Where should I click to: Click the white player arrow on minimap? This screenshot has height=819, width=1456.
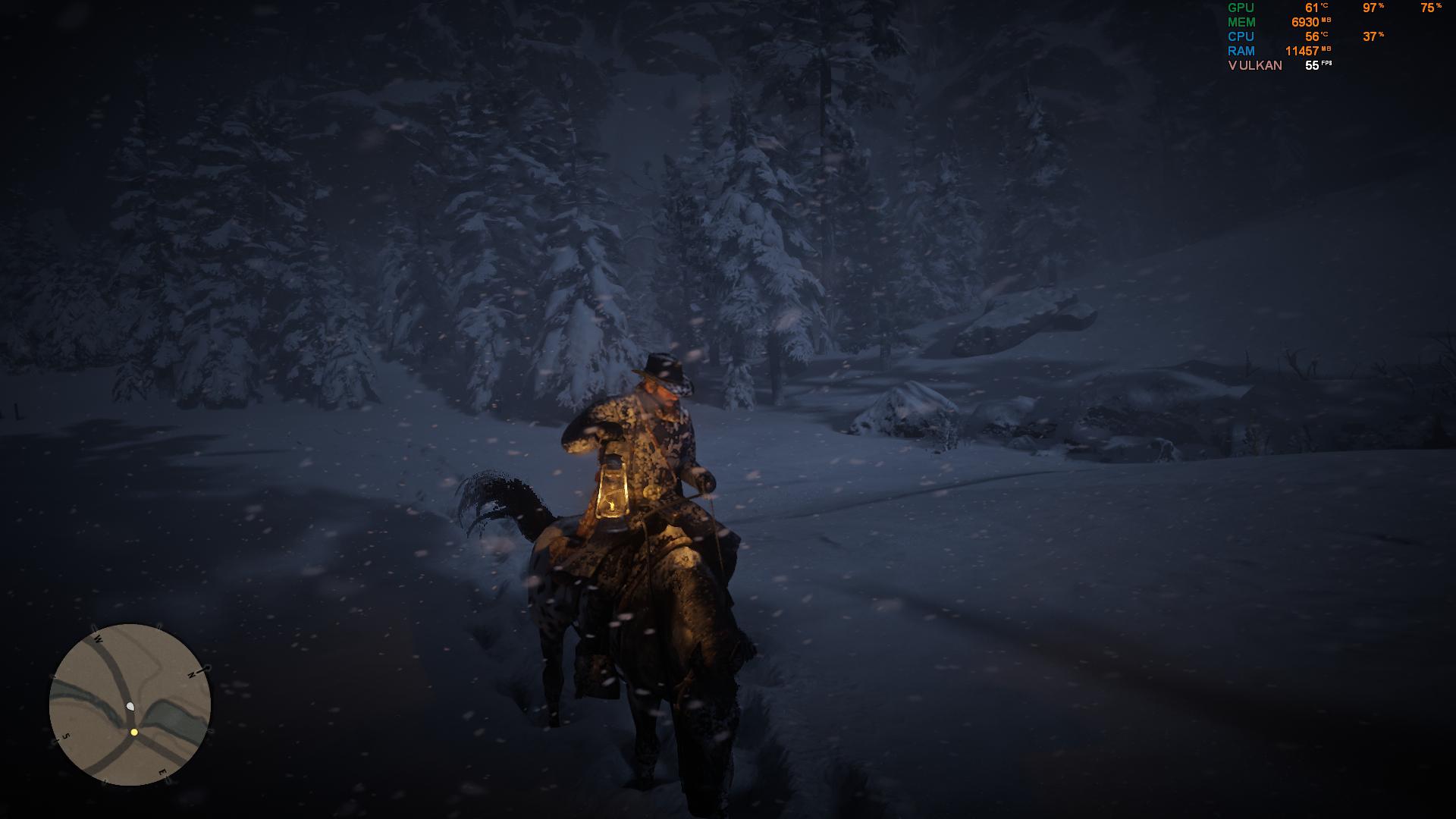[x=130, y=707]
